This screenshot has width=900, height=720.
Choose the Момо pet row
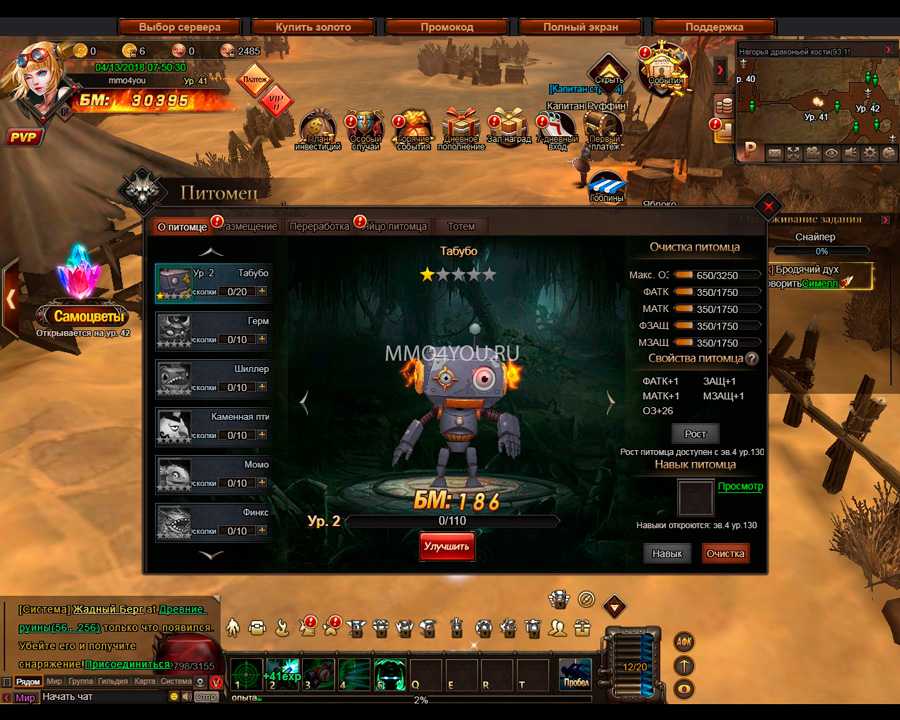(213, 474)
